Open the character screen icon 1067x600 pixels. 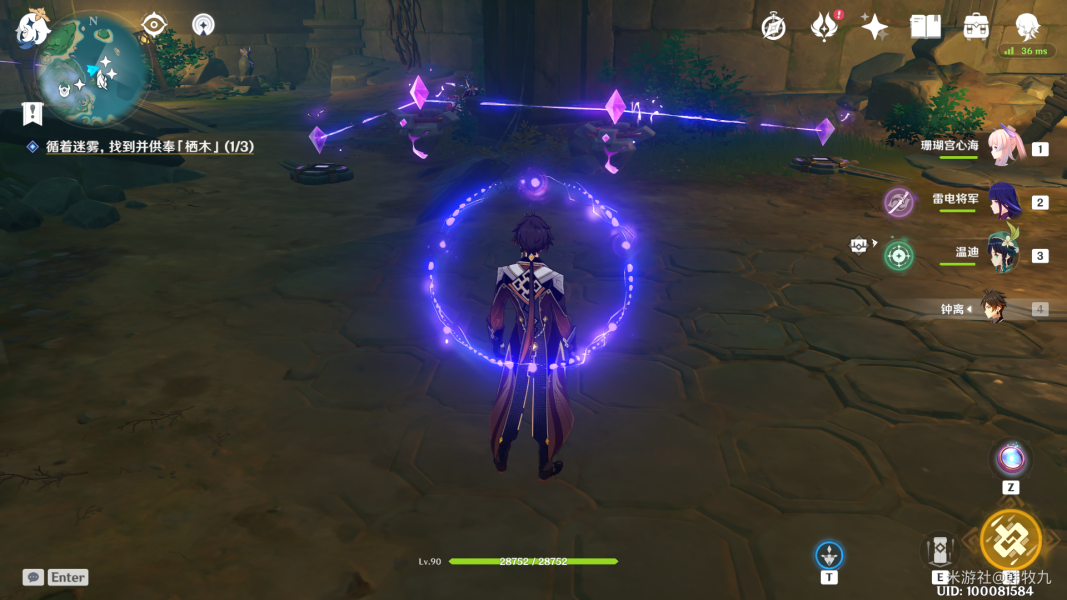coord(1027,25)
